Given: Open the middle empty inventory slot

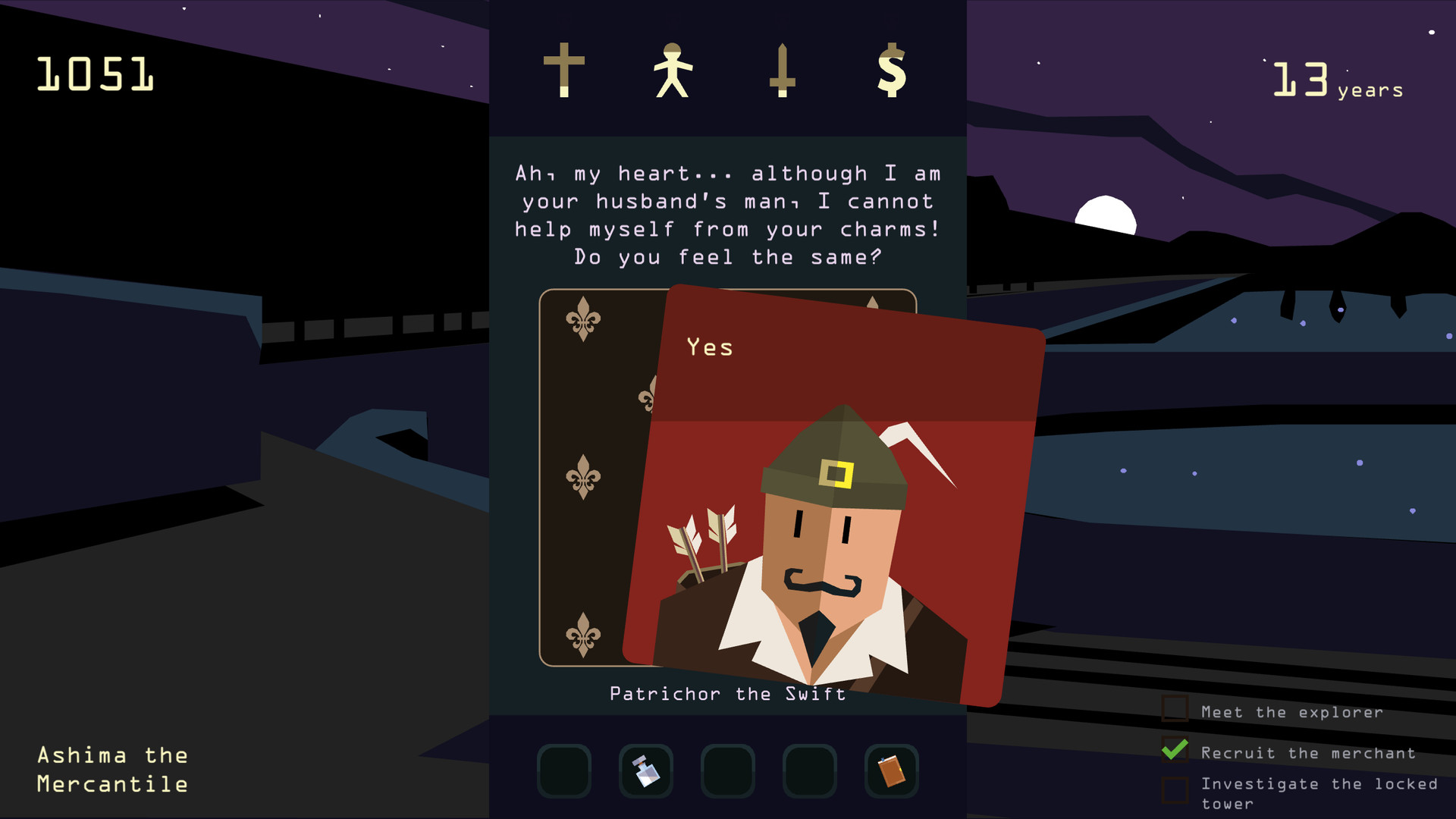Looking at the screenshot, I should 726,770.
